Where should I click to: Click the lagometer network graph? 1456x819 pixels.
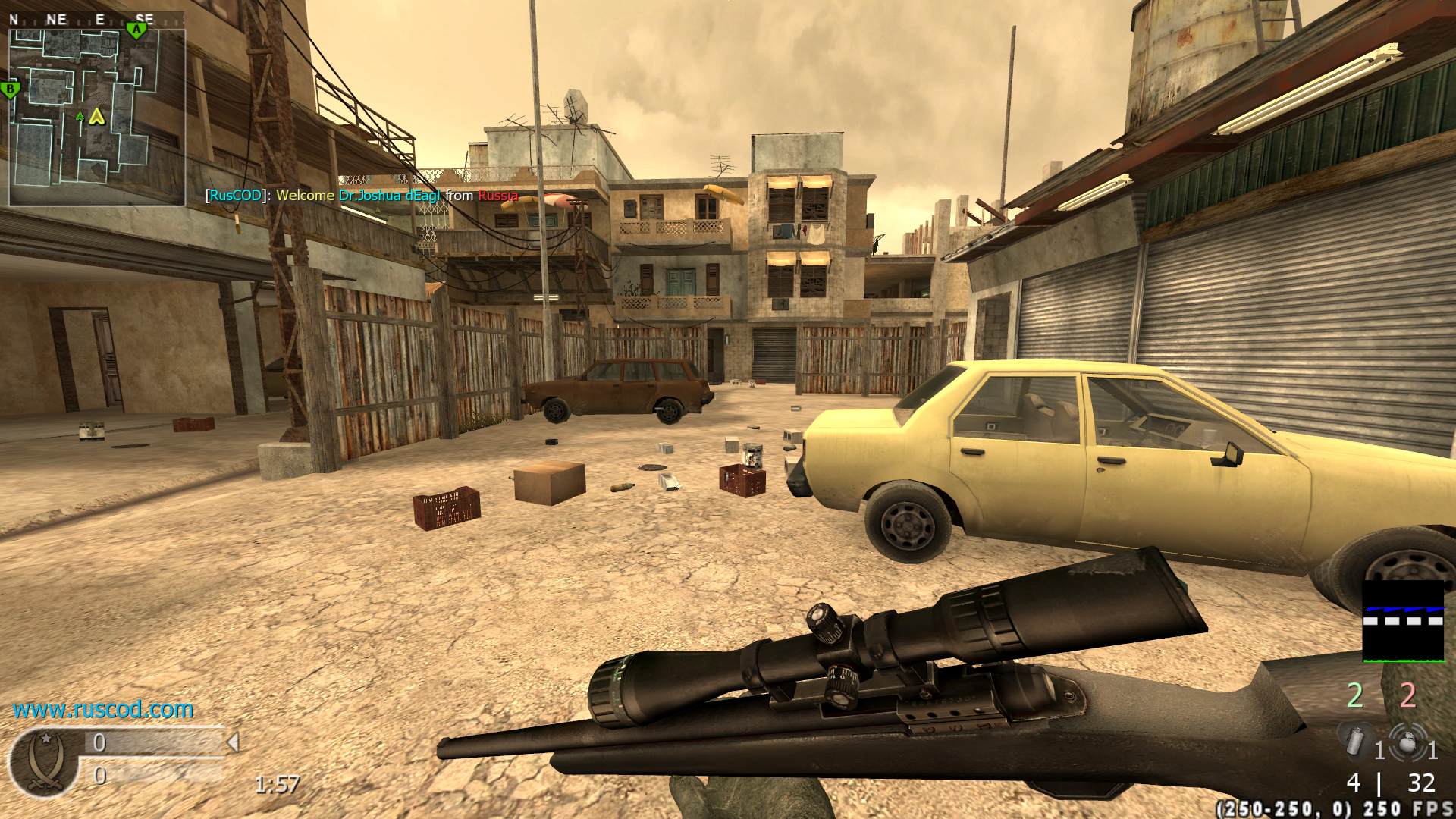coord(1403,620)
